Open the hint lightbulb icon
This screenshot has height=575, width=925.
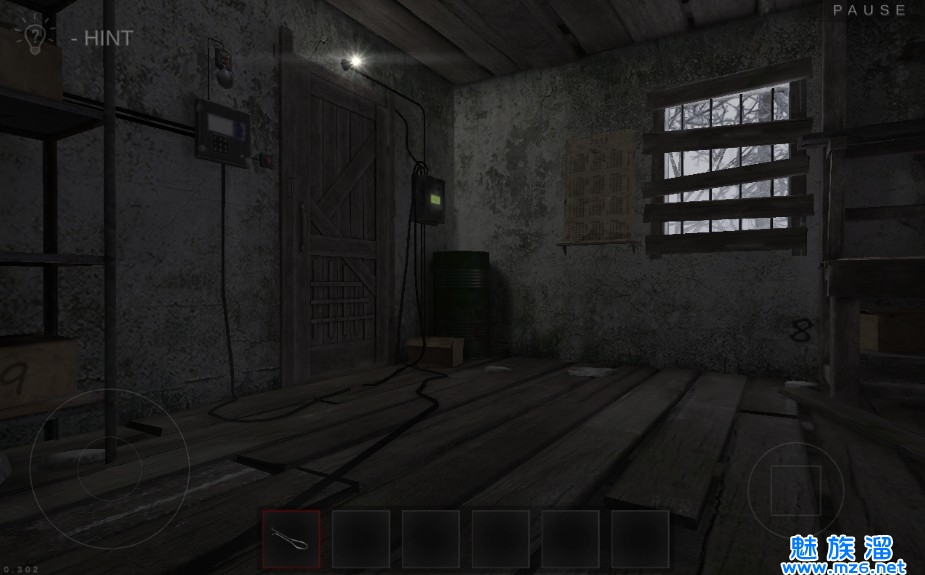[x=32, y=36]
